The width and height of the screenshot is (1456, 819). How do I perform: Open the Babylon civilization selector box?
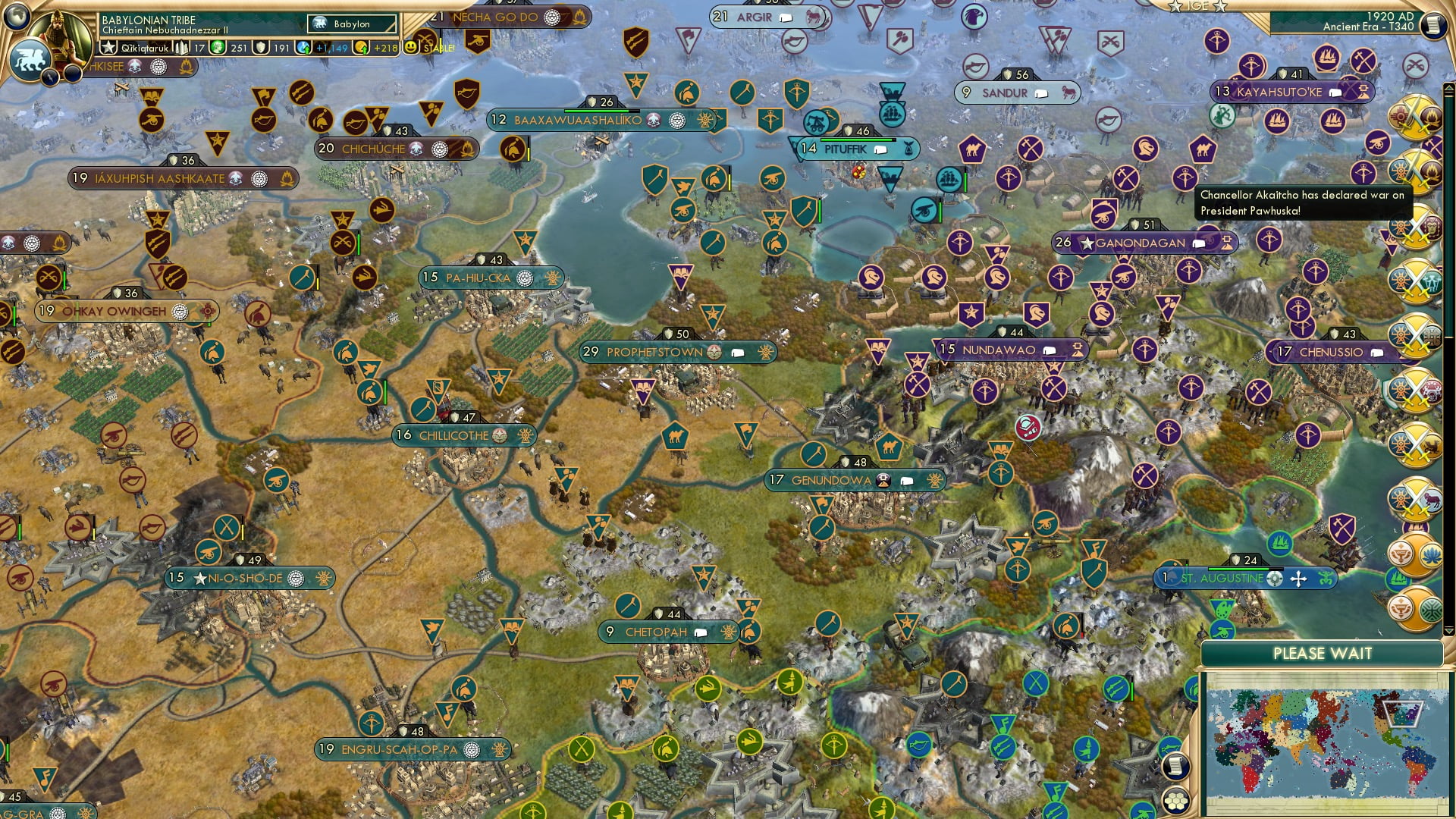pos(350,24)
